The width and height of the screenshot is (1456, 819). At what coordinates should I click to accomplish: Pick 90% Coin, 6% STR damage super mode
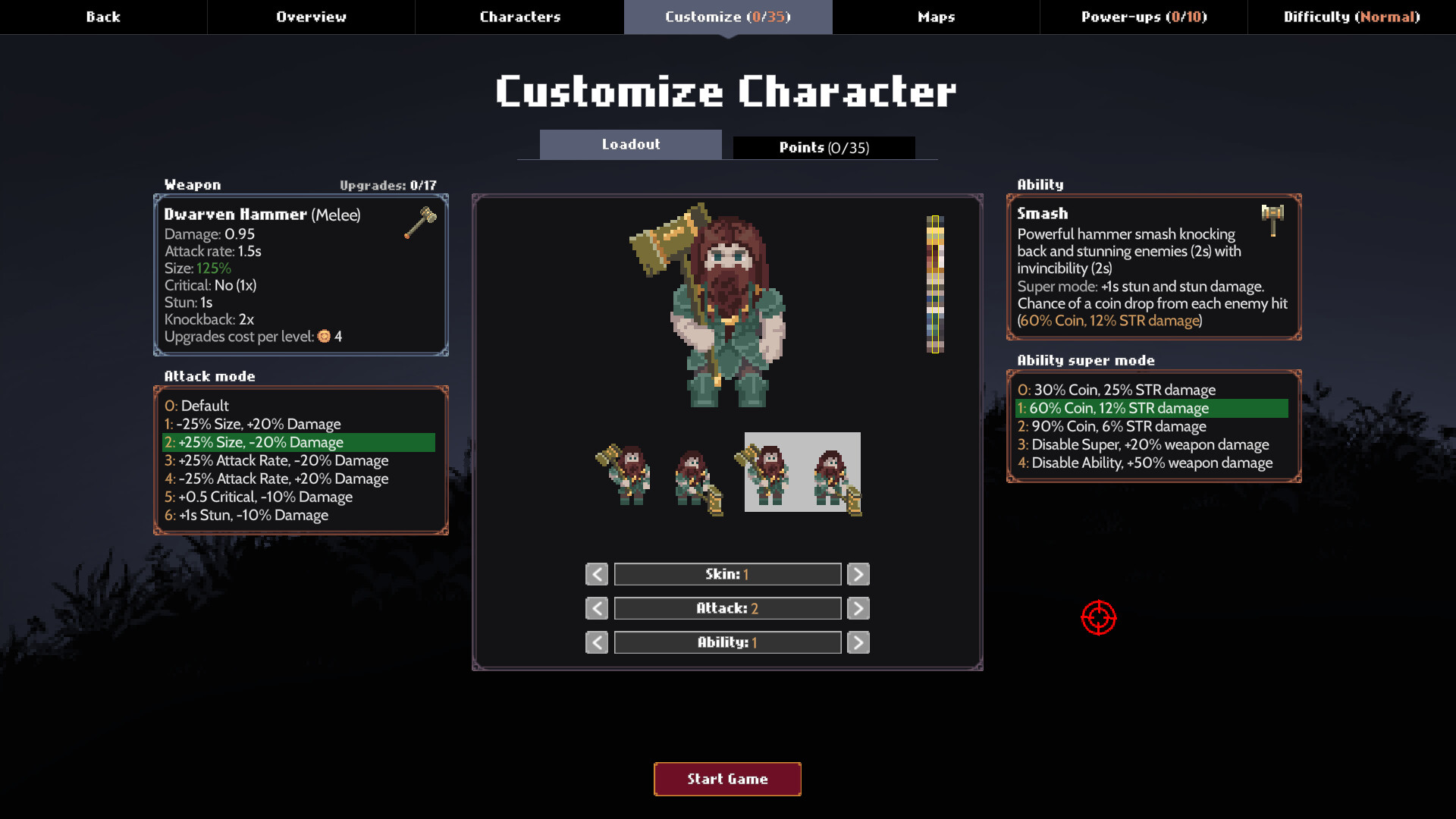tap(1112, 426)
